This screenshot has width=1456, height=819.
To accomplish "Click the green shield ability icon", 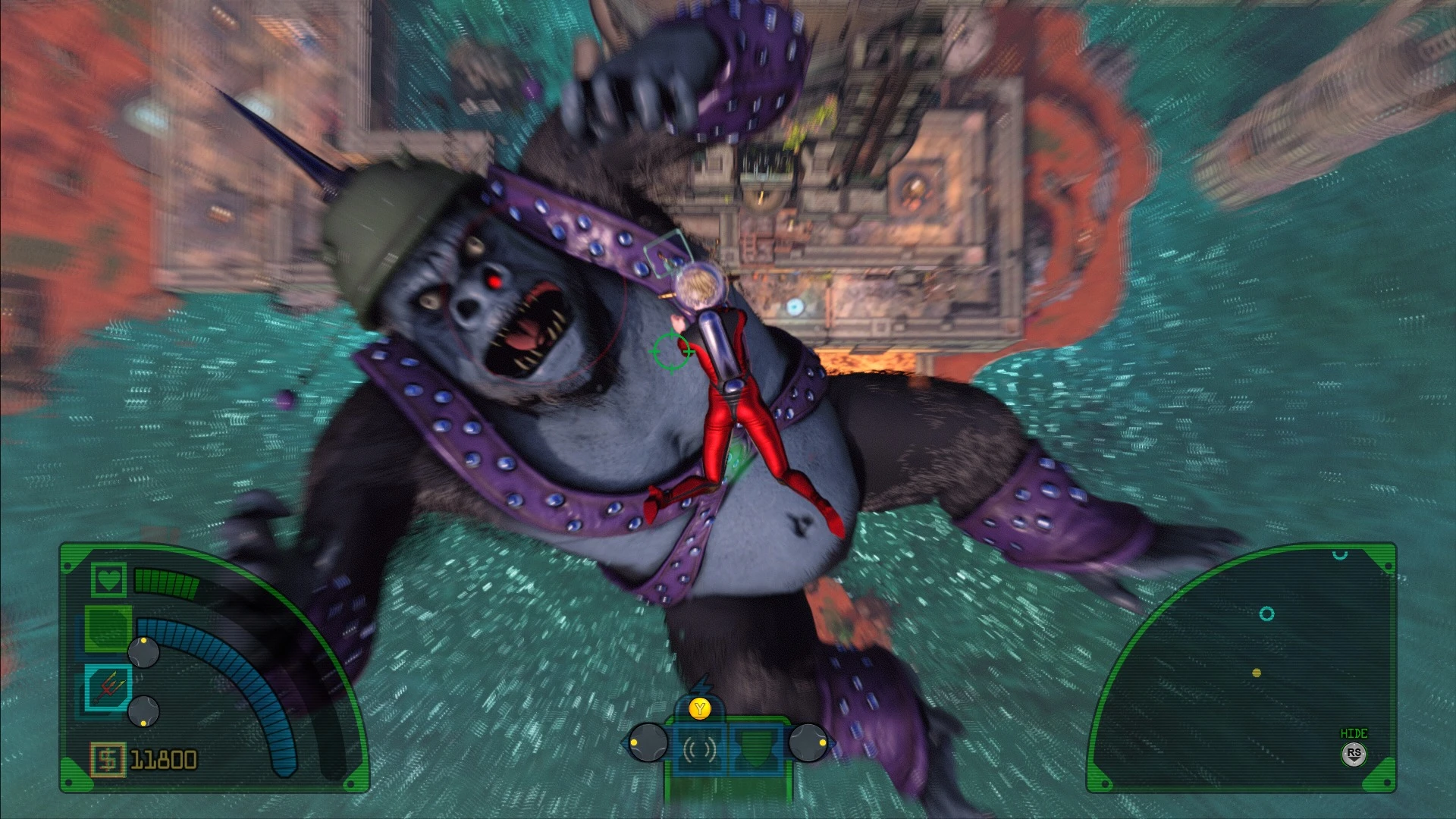I will pos(757,745).
